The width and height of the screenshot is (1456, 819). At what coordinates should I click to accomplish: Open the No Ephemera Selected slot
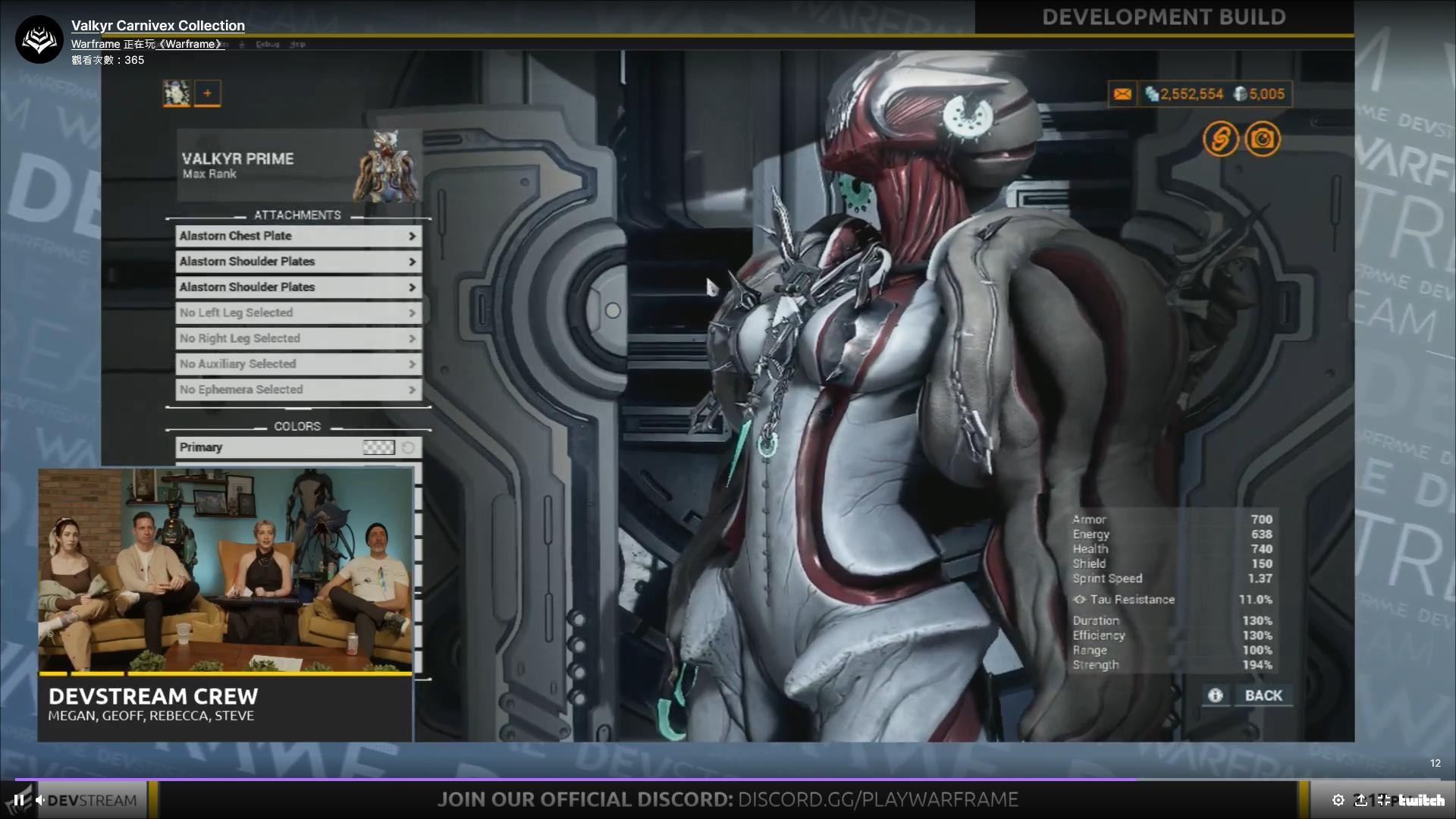click(x=298, y=389)
